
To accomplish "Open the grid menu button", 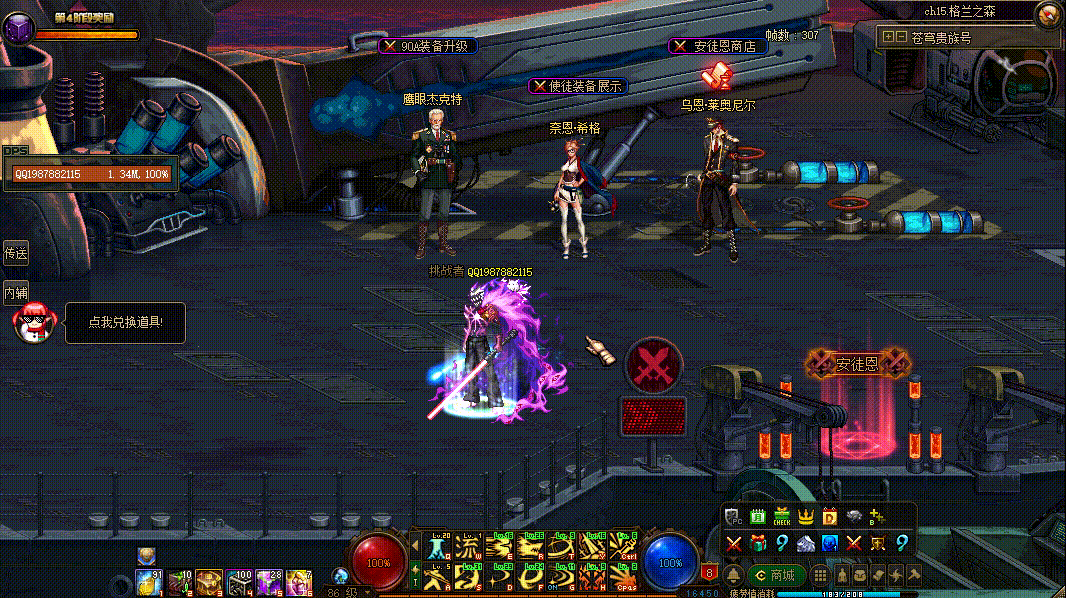I will (820, 575).
